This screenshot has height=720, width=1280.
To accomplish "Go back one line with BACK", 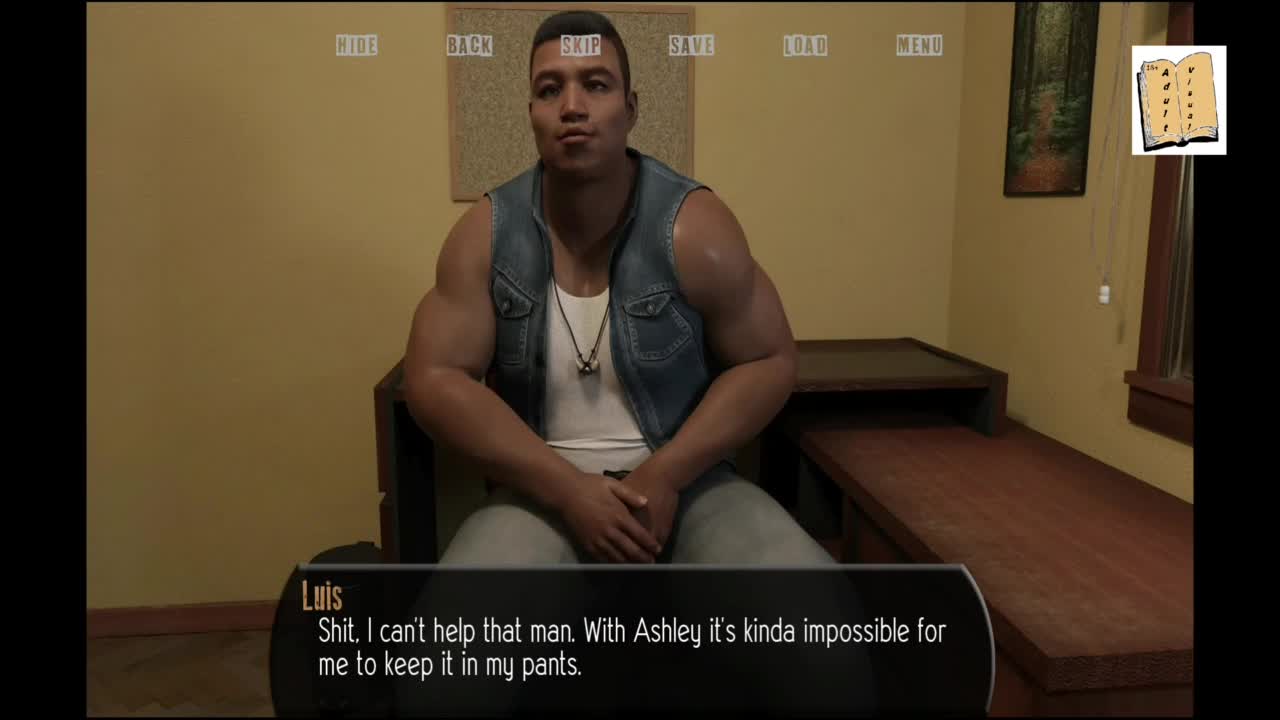I will [469, 45].
